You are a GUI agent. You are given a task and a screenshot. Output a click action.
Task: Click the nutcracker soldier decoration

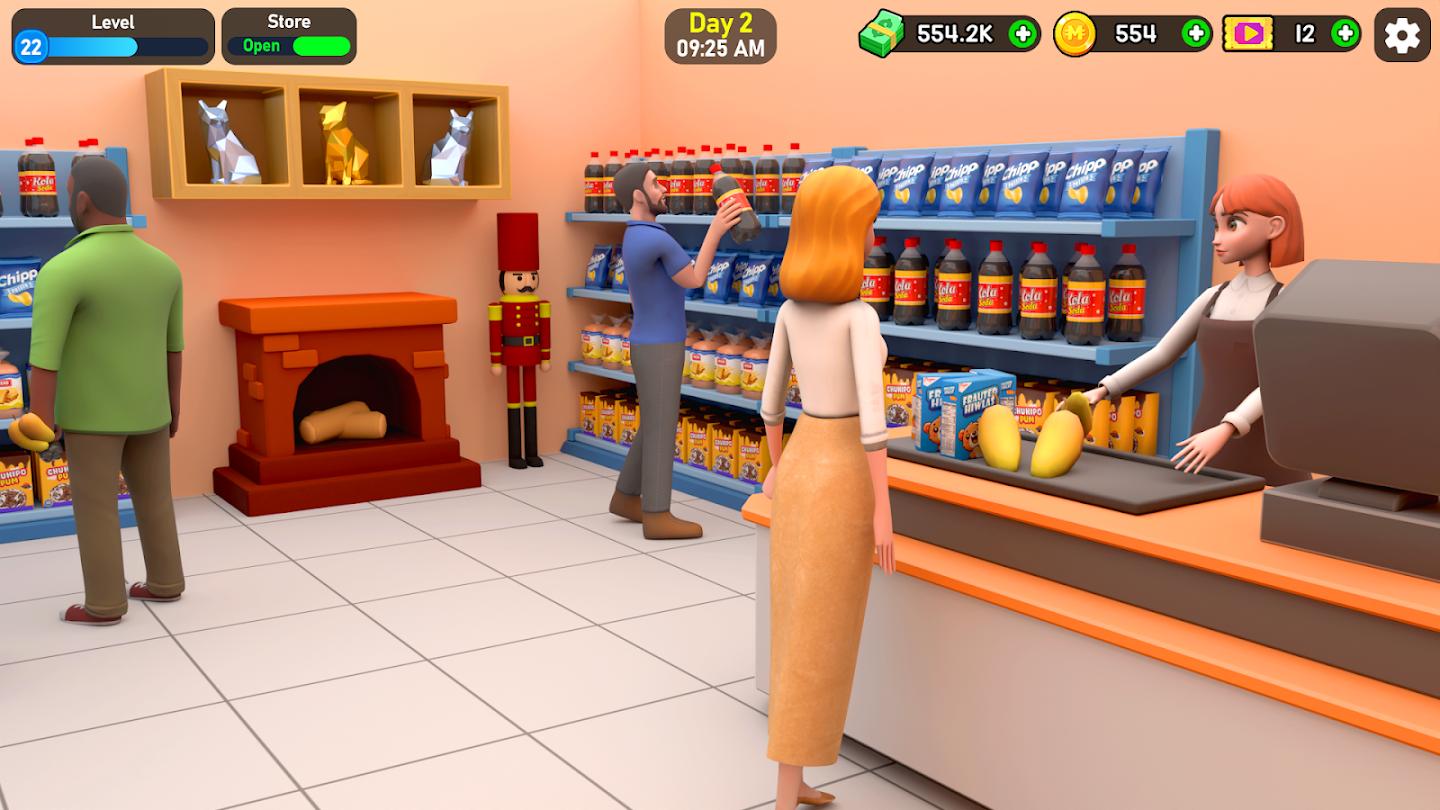click(516, 320)
